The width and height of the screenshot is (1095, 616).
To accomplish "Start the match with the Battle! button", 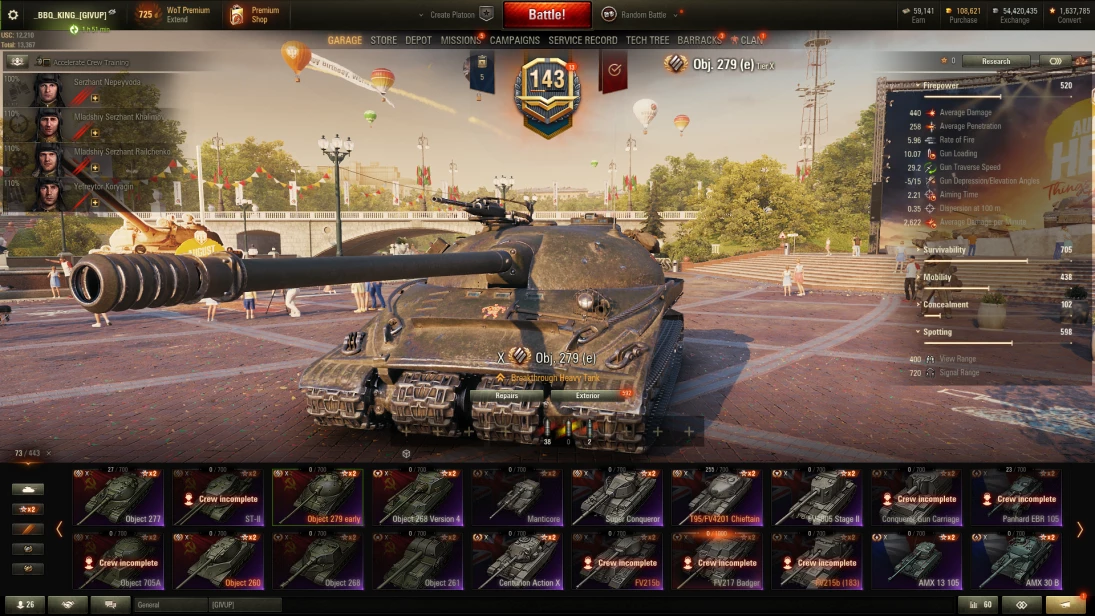I will pos(546,15).
